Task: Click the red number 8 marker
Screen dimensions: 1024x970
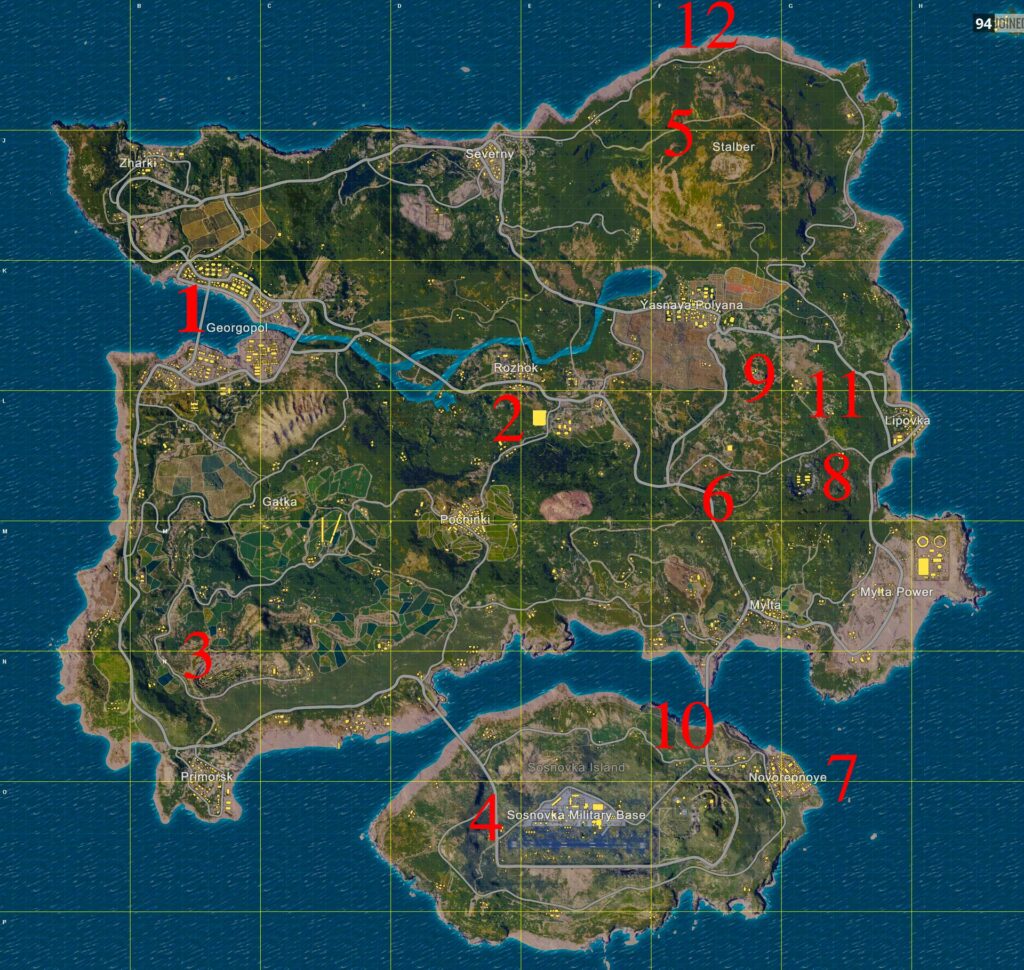Action: click(836, 477)
